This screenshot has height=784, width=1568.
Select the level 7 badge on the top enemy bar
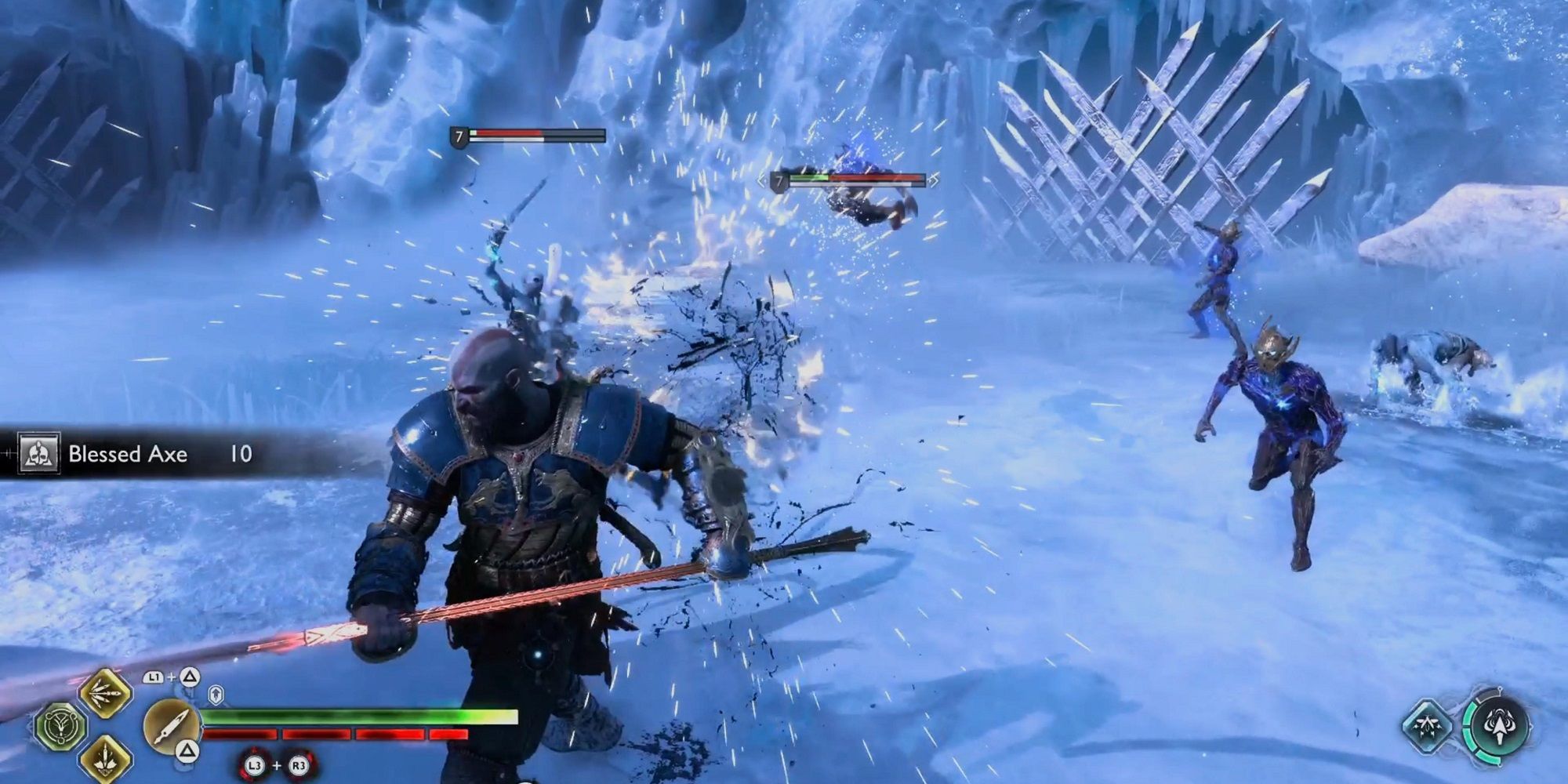coord(459,135)
